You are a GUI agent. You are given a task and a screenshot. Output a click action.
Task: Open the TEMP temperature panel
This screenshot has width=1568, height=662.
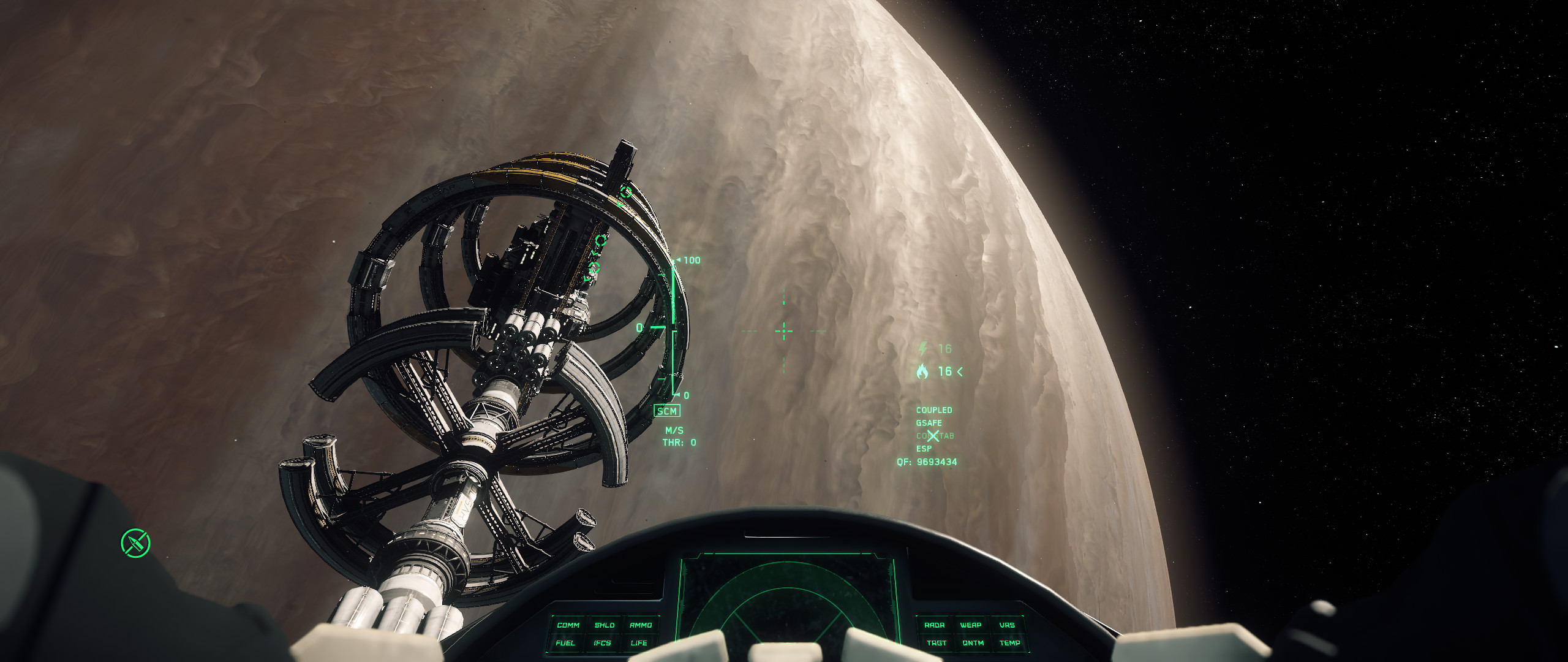1010,643
